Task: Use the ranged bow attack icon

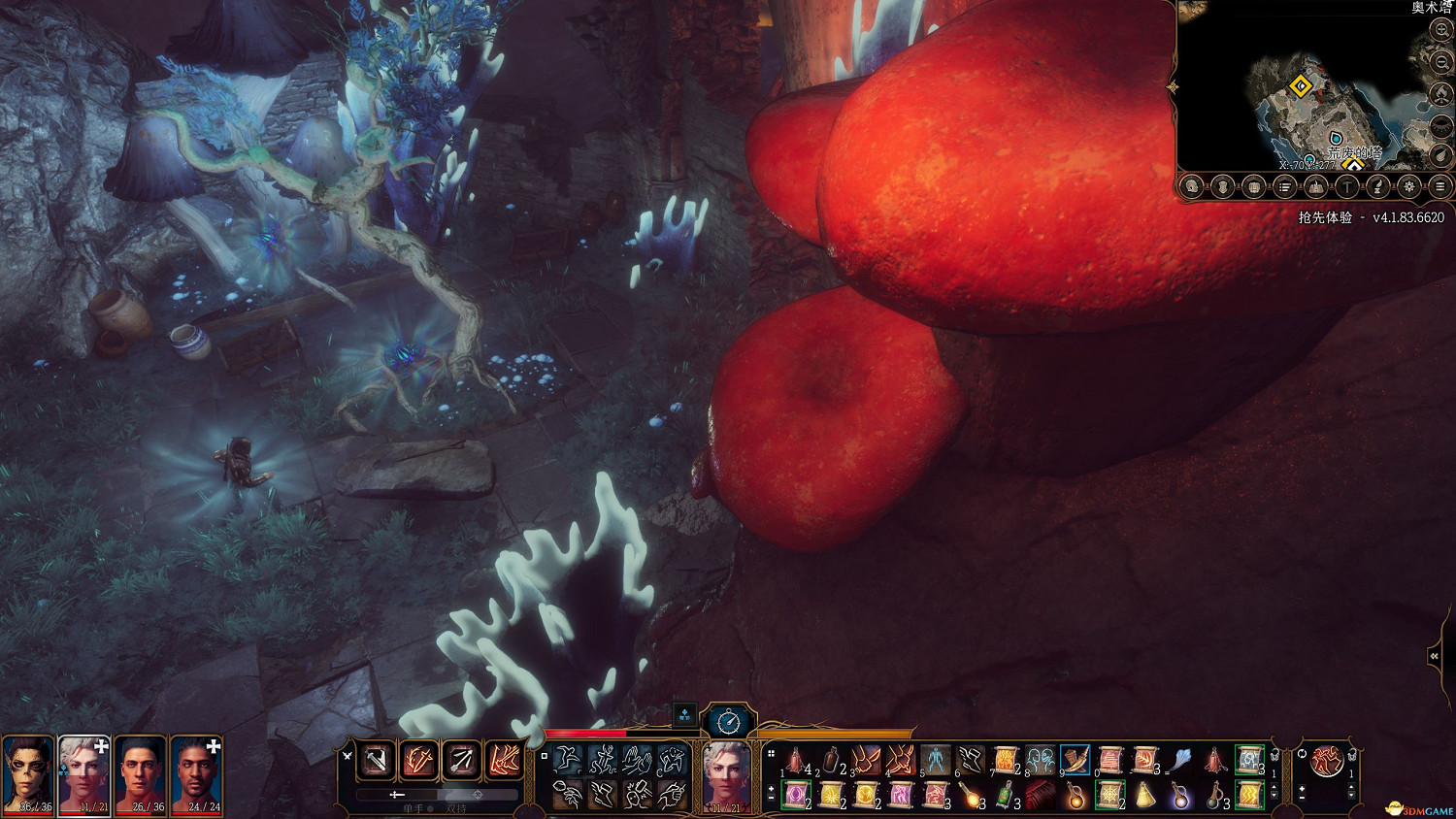Action: [x=461, y=760]
